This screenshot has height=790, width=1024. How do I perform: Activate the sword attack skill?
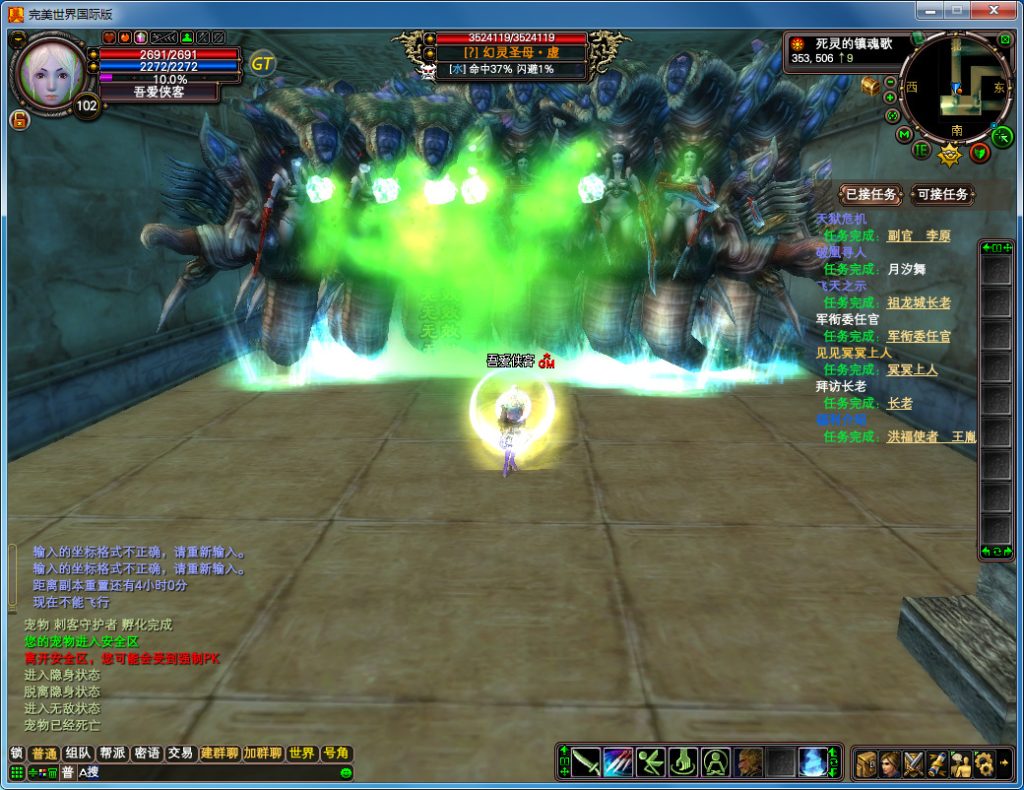click(x=586, y=762)
